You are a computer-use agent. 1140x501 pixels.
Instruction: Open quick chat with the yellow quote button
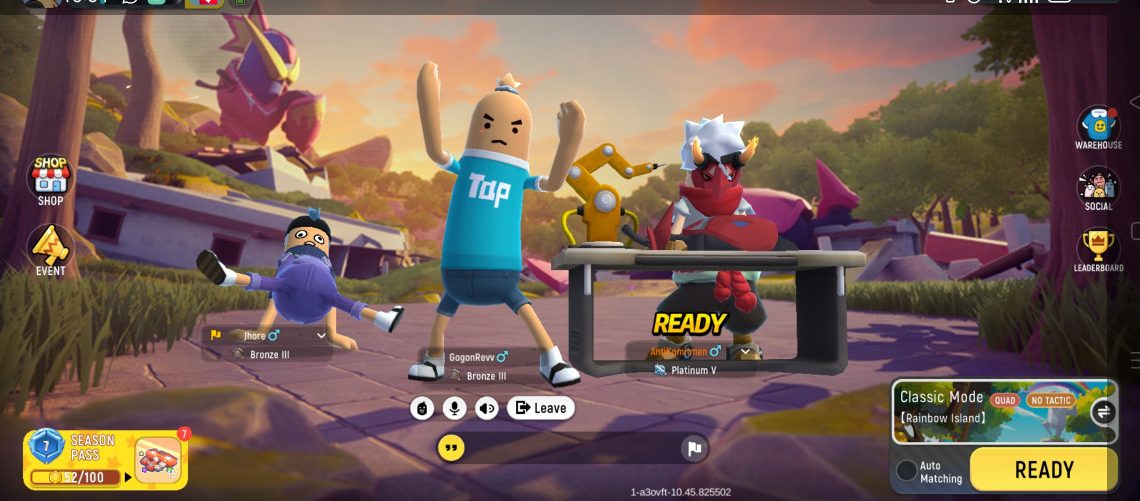[x=451, y=447]
